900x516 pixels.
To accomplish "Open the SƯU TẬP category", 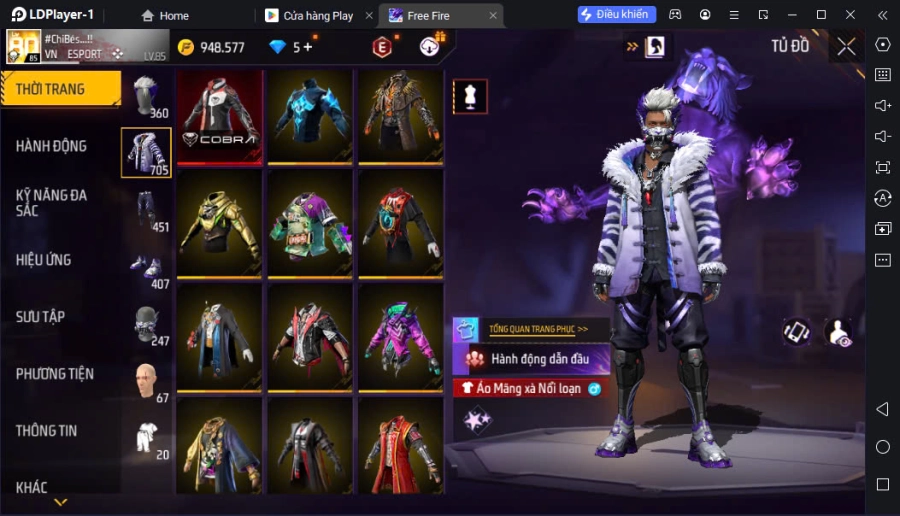I will tap(41, 317).
